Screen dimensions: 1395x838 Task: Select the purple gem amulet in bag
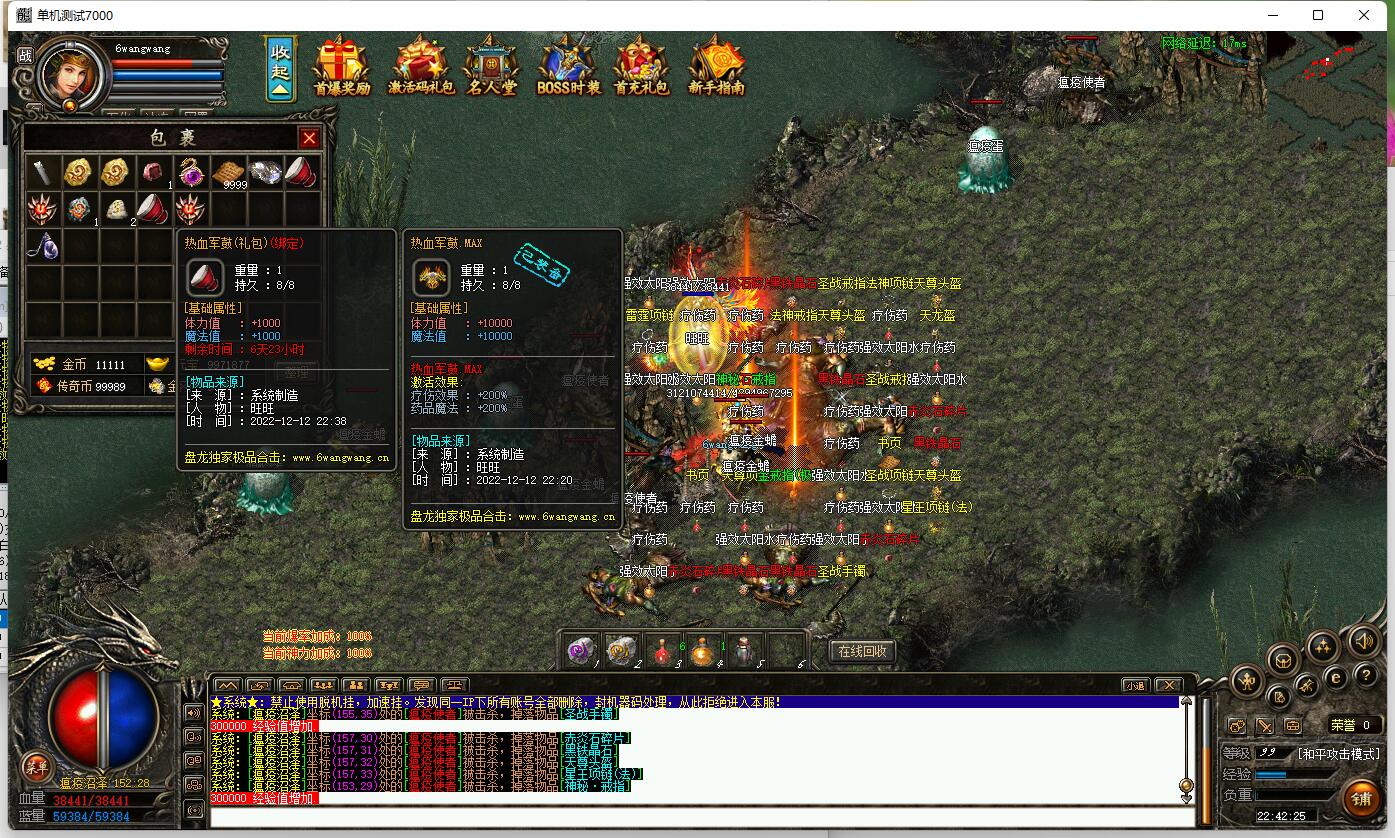click(191, 172)
